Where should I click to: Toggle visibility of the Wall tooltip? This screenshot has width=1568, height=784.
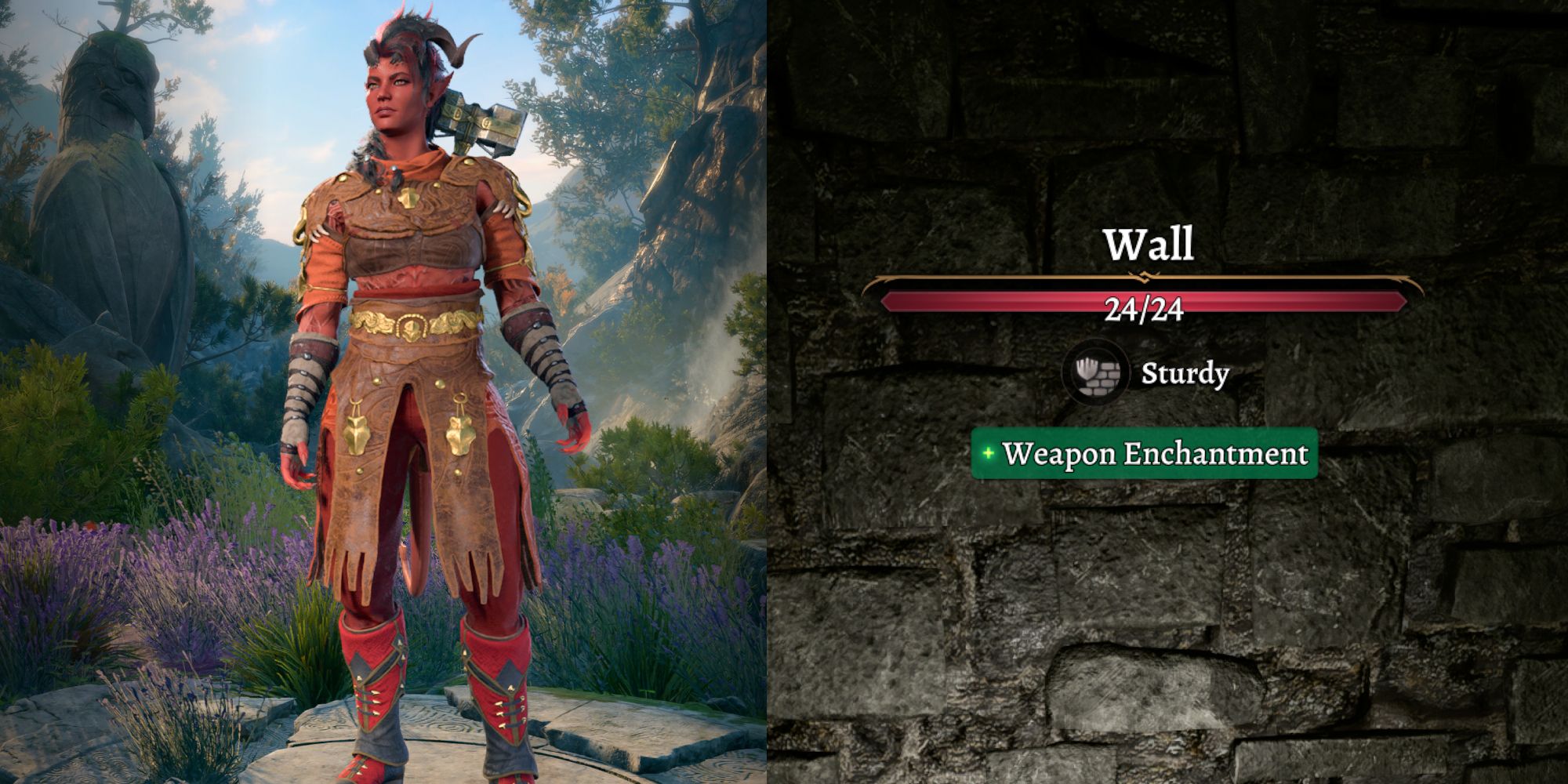pos(1149,244)
